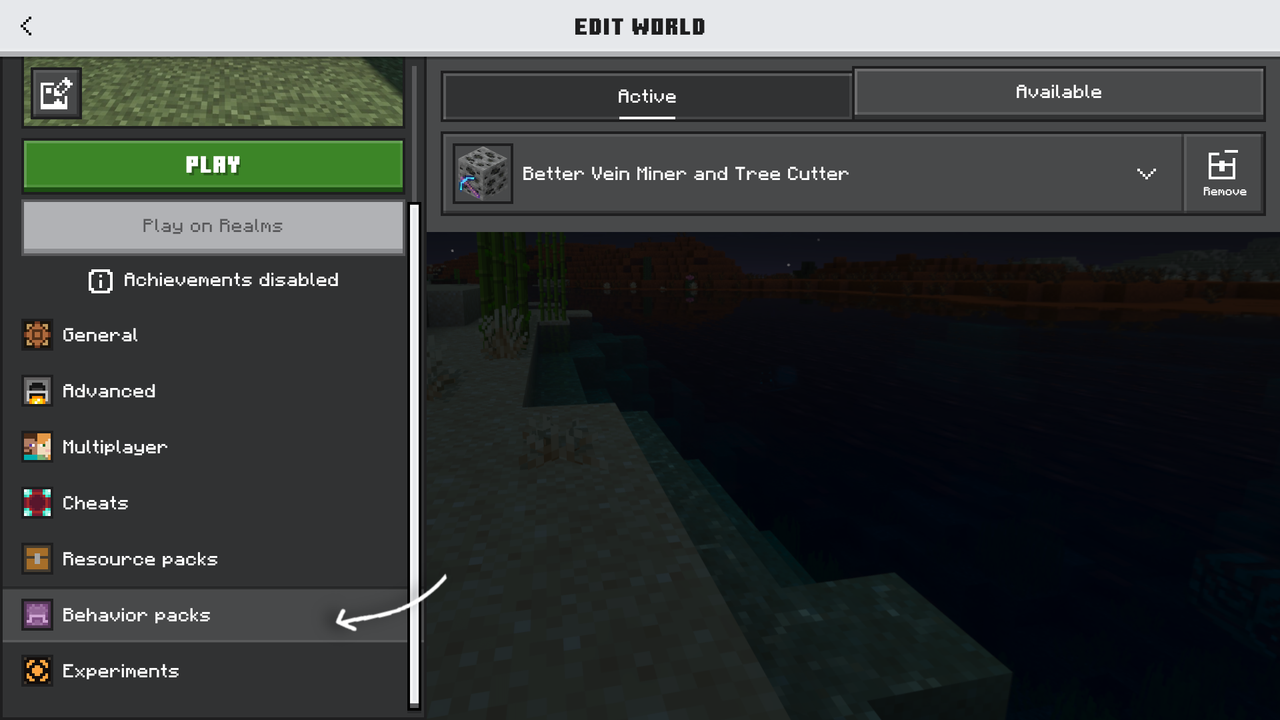
Task: Remove the Better Vein Miner pack
Action: pyautogui.click(x=1223, y=172)
